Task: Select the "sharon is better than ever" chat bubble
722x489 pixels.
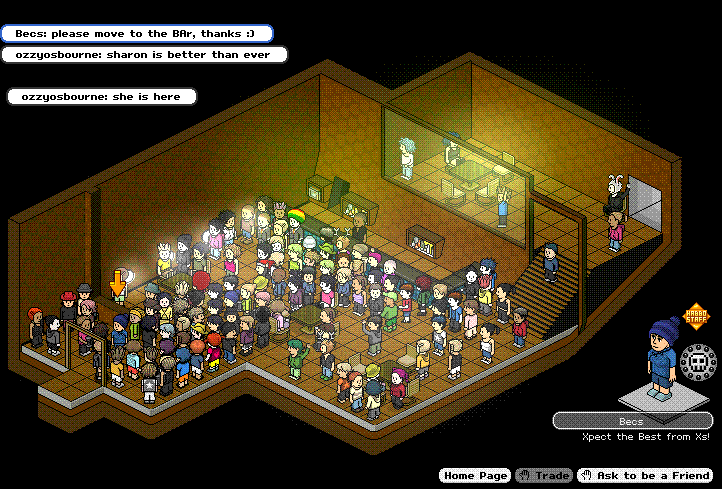Action: pos(144,55)
